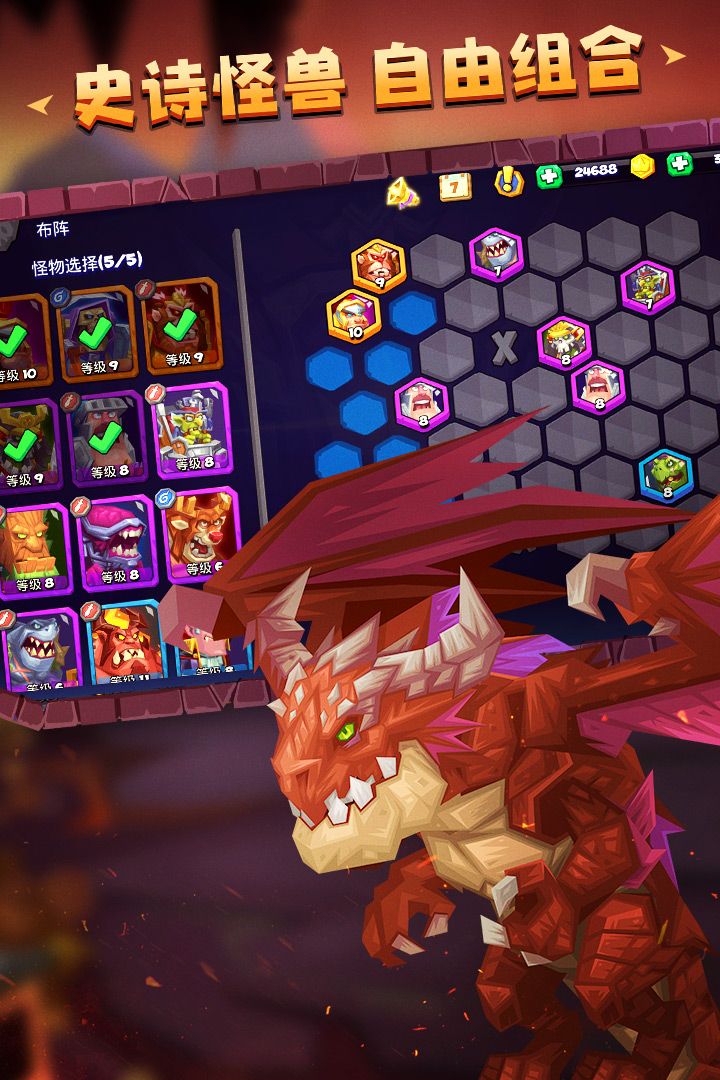Viewport: 720px width, 1080px height.
Task: Deselect the red-haired level 9 monster card
Action: click(x=181, y=325)
